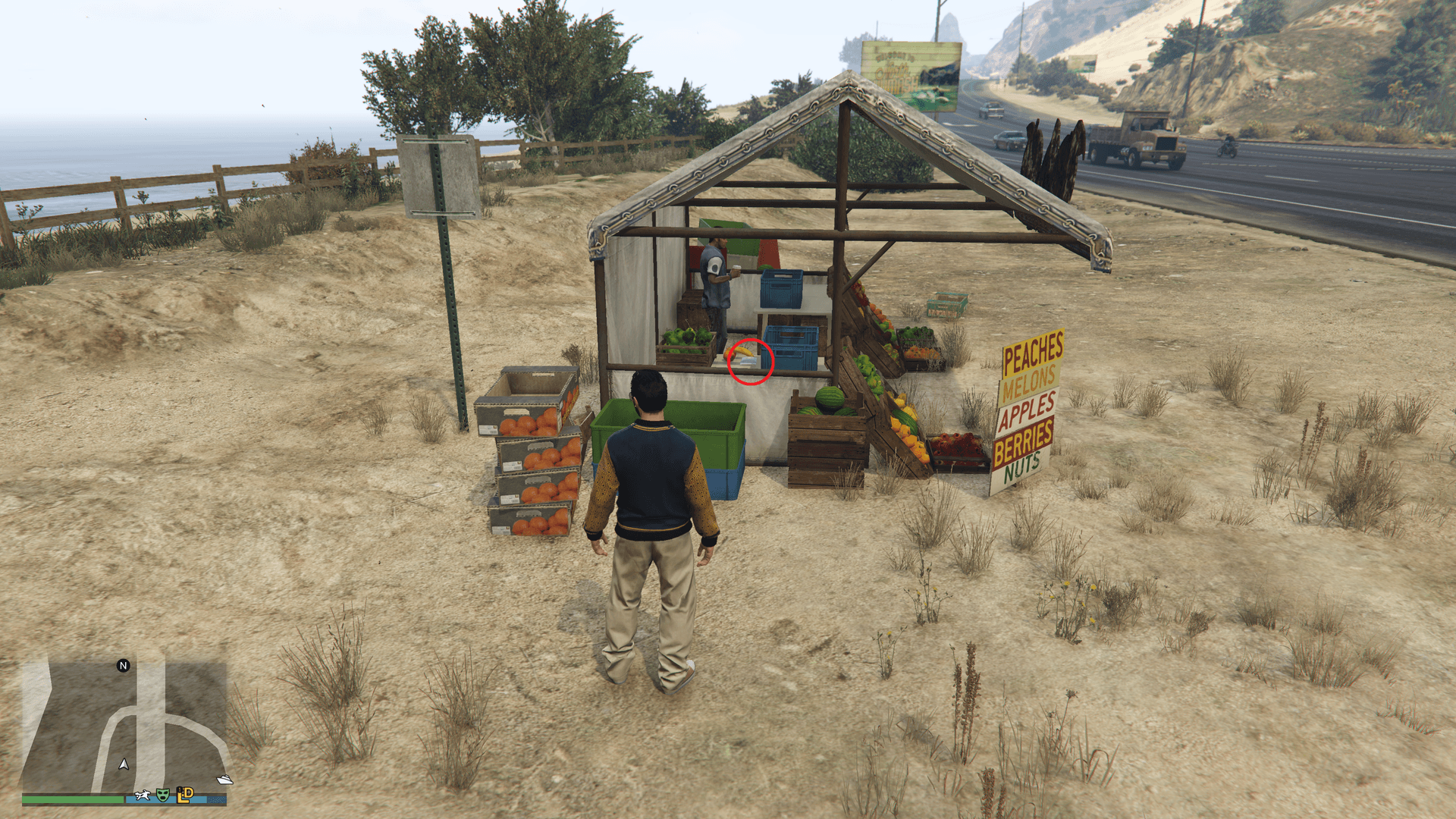Click the paper airplane icon on the minimap
The image size is (1456, 819).
[224, 779]
